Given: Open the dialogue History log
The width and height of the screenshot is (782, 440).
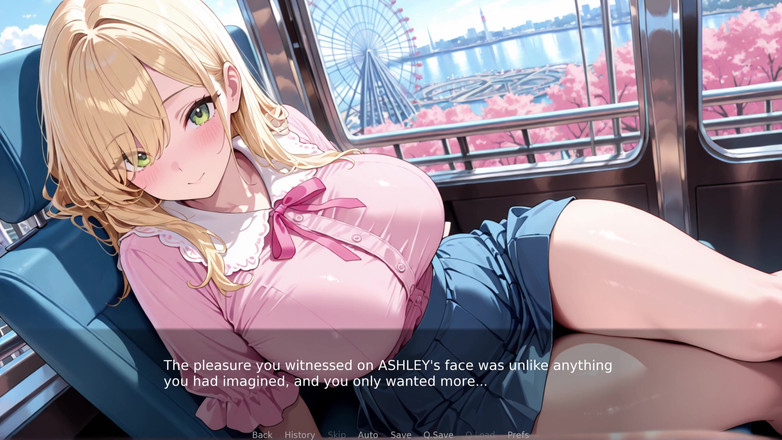Looking at the screenshot, I should pyautogui.click(x=299, y=435).
